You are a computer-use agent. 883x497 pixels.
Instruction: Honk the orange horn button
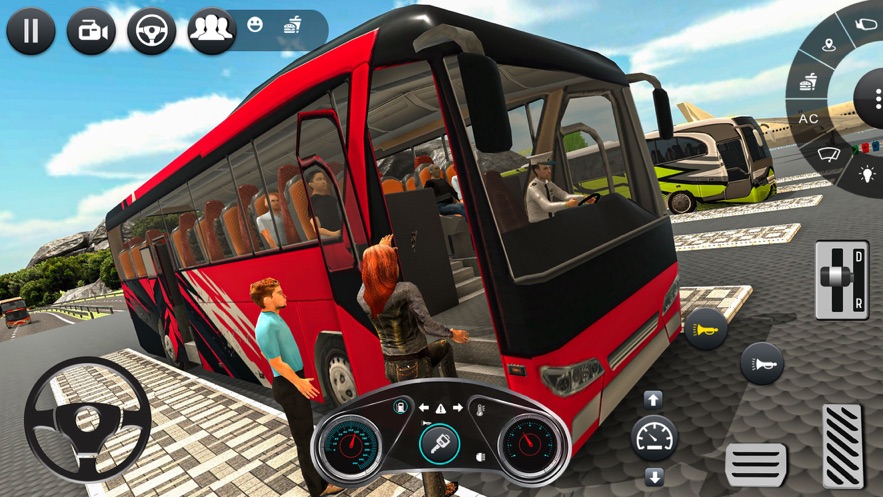click(705, 329)
